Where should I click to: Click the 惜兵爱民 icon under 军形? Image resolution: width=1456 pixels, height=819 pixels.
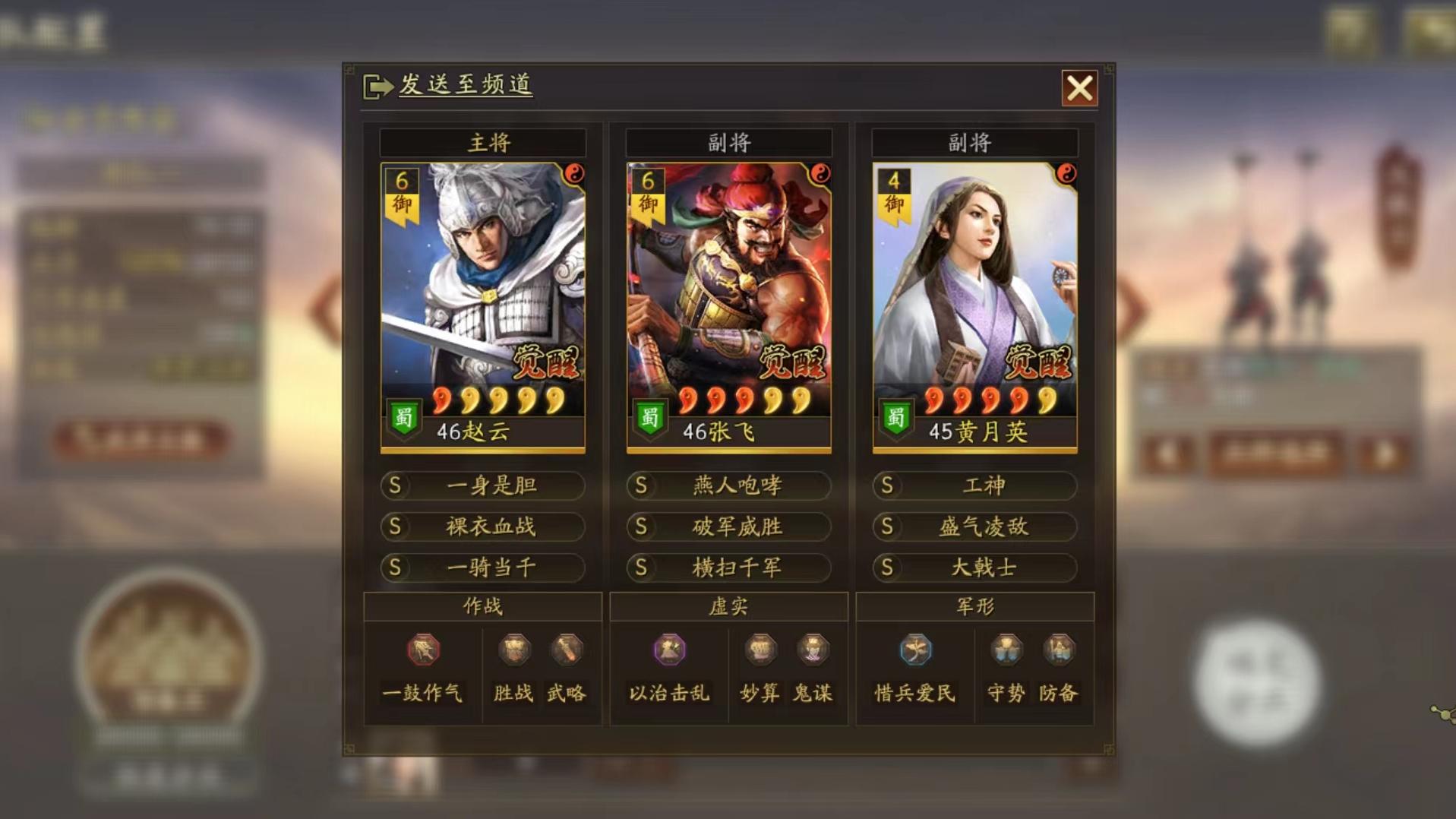914,651
